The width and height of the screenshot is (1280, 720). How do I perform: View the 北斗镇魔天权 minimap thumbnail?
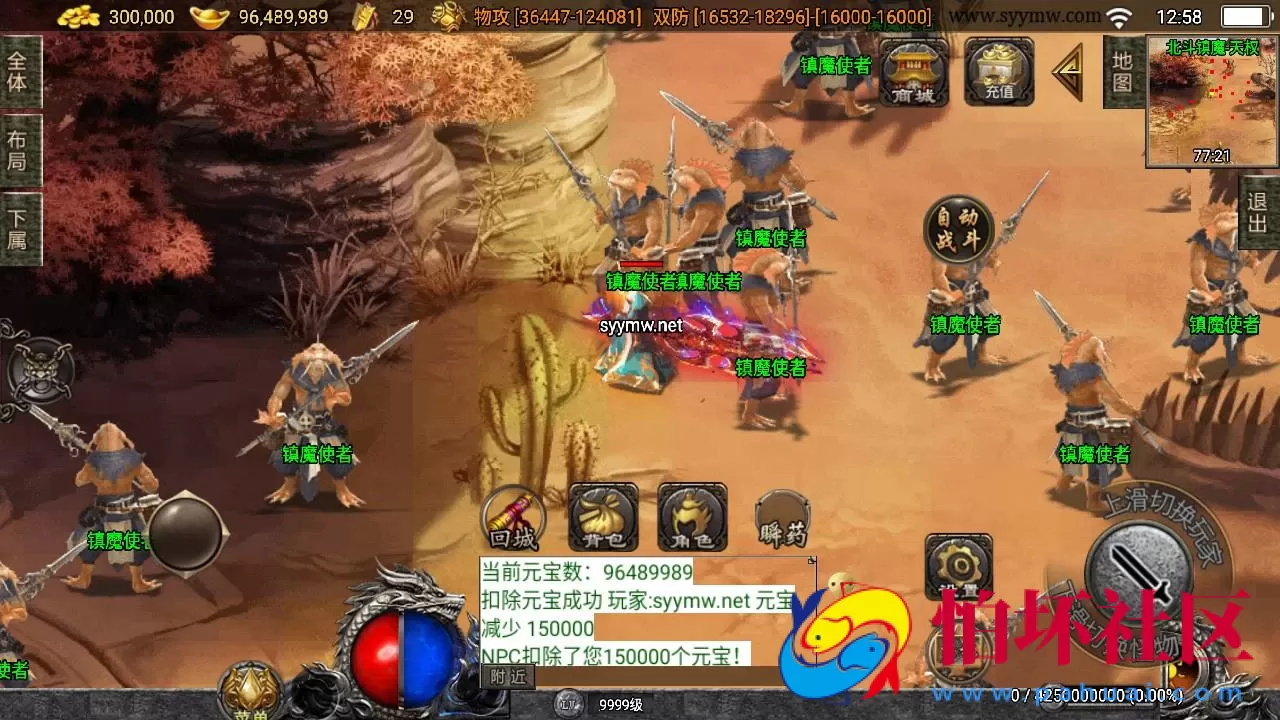1210,100
